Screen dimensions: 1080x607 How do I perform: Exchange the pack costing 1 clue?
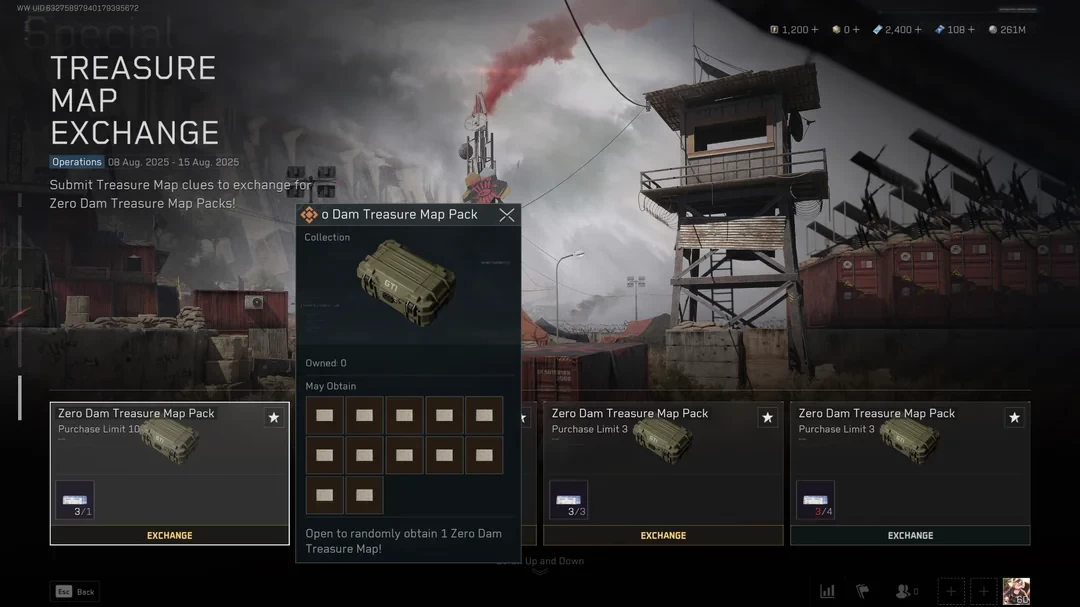click(x=170, y=535)
